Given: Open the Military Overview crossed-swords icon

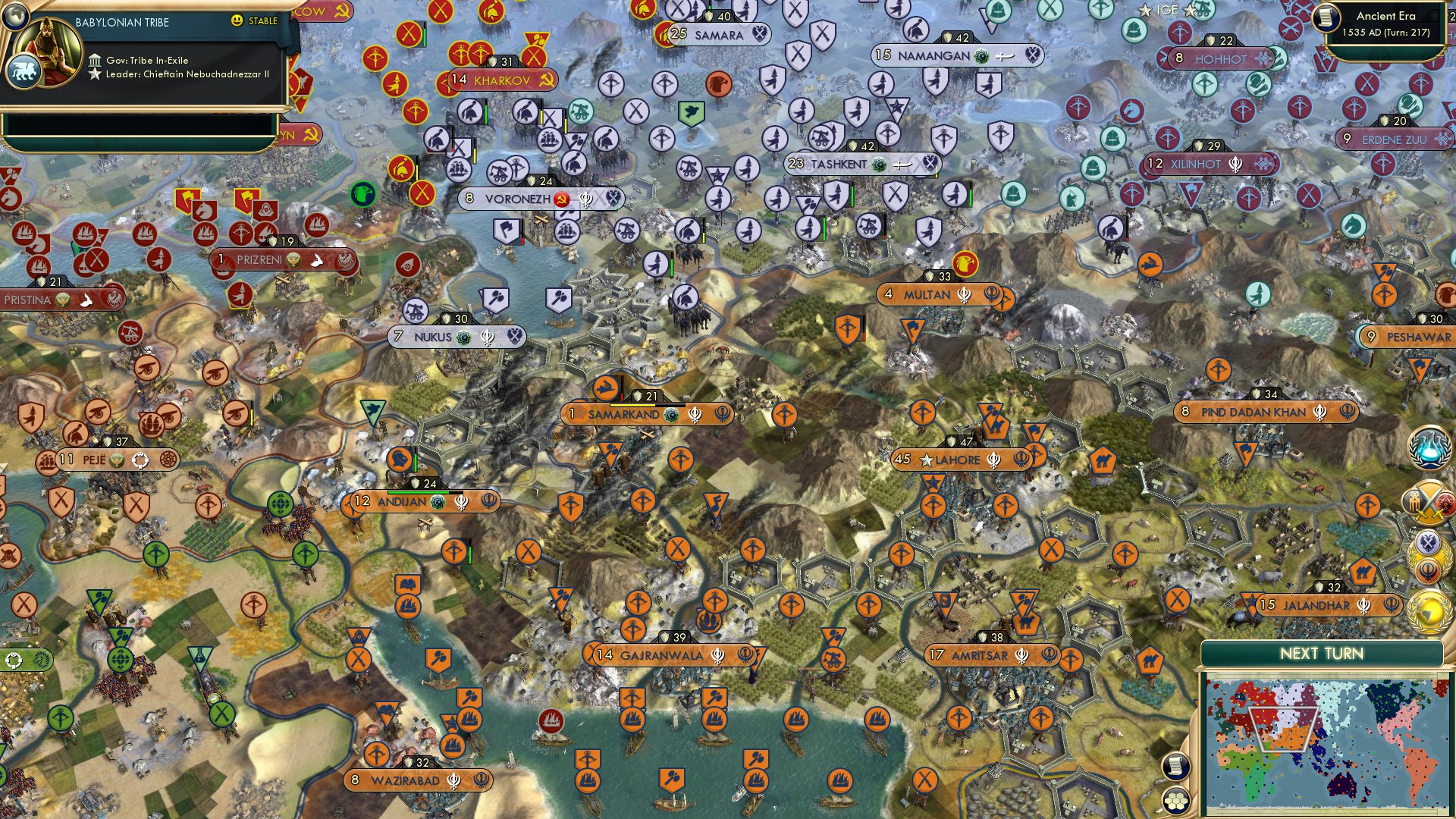Looking at the screenshot, I should coord(1426,502).
